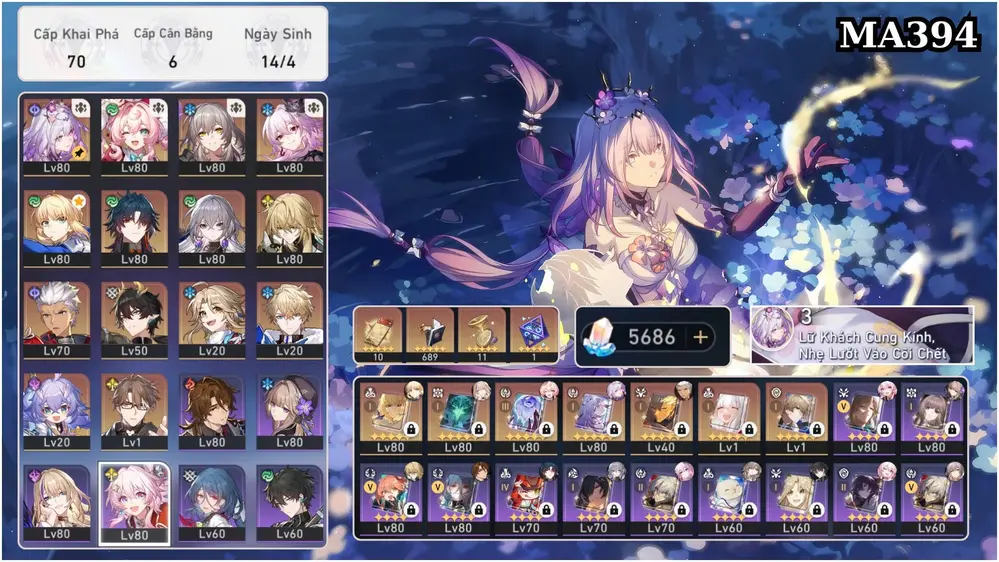Select the Lv60 light cone showing a white fluffy creature

(x=730, y=498)
